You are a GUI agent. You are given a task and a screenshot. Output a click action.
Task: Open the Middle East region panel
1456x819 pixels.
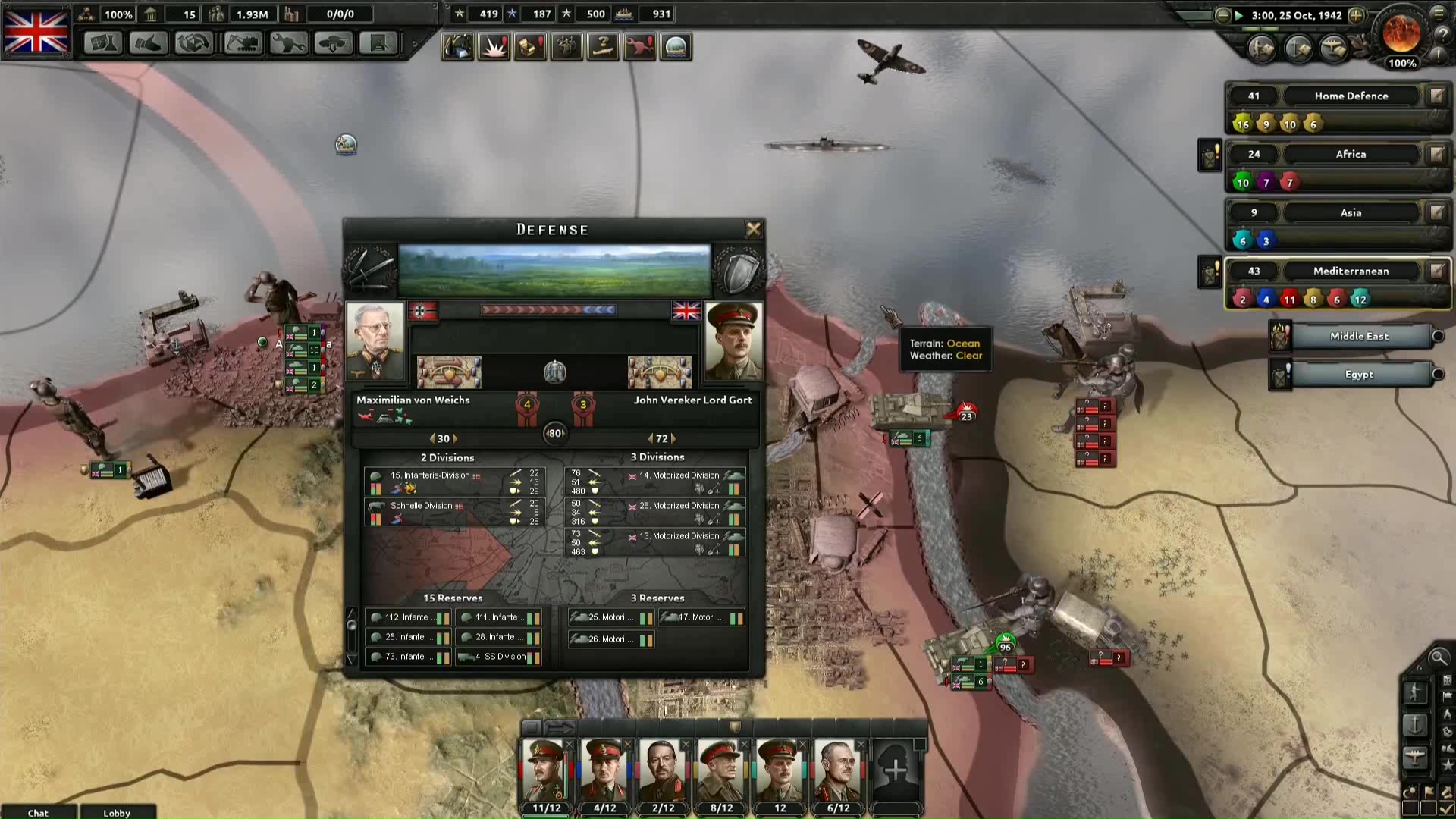point(1358,336)
